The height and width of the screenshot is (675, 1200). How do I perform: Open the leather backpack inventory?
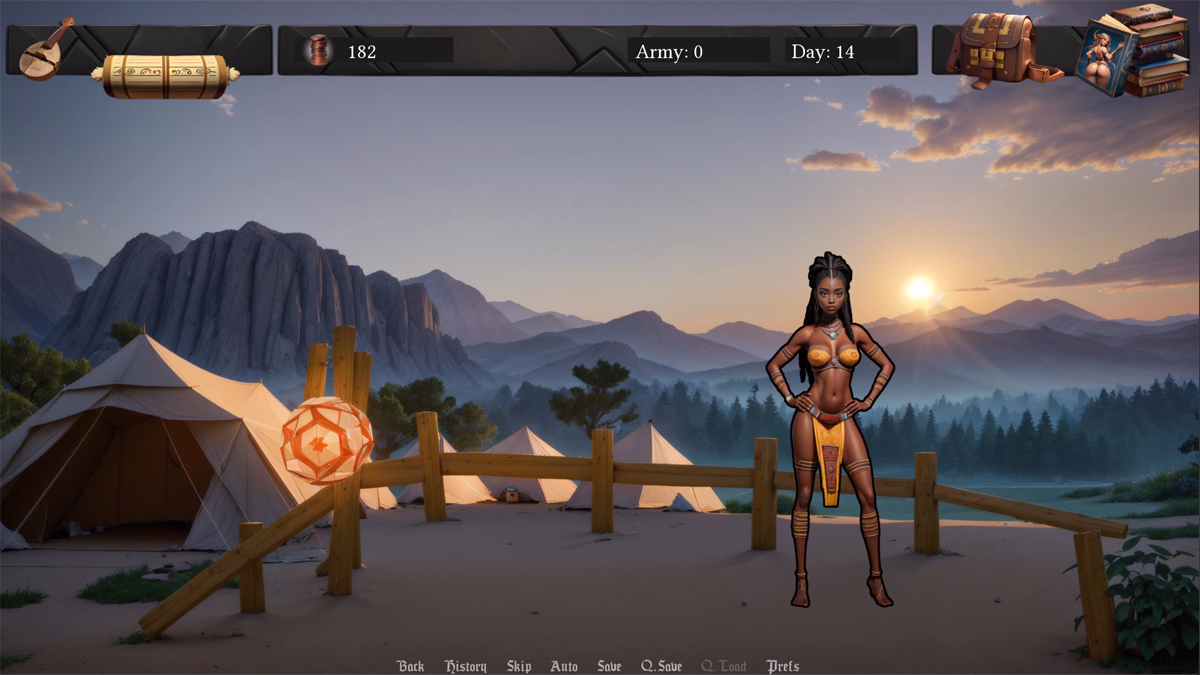pos(998,50)
